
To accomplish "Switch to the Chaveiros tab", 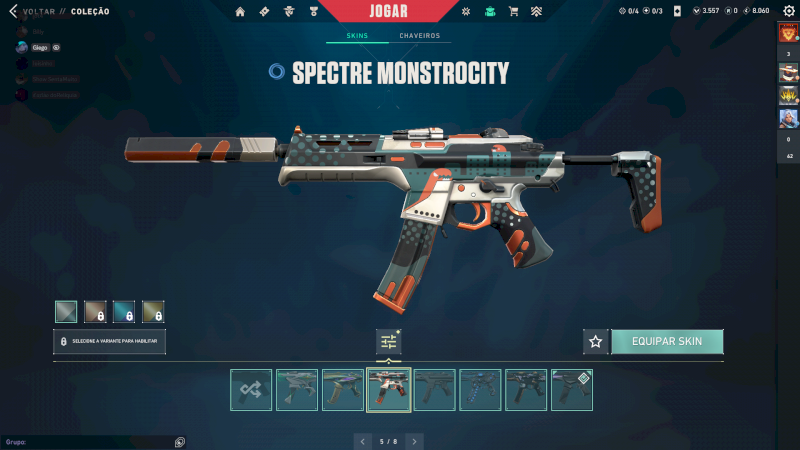I will (x=419, y=36).
